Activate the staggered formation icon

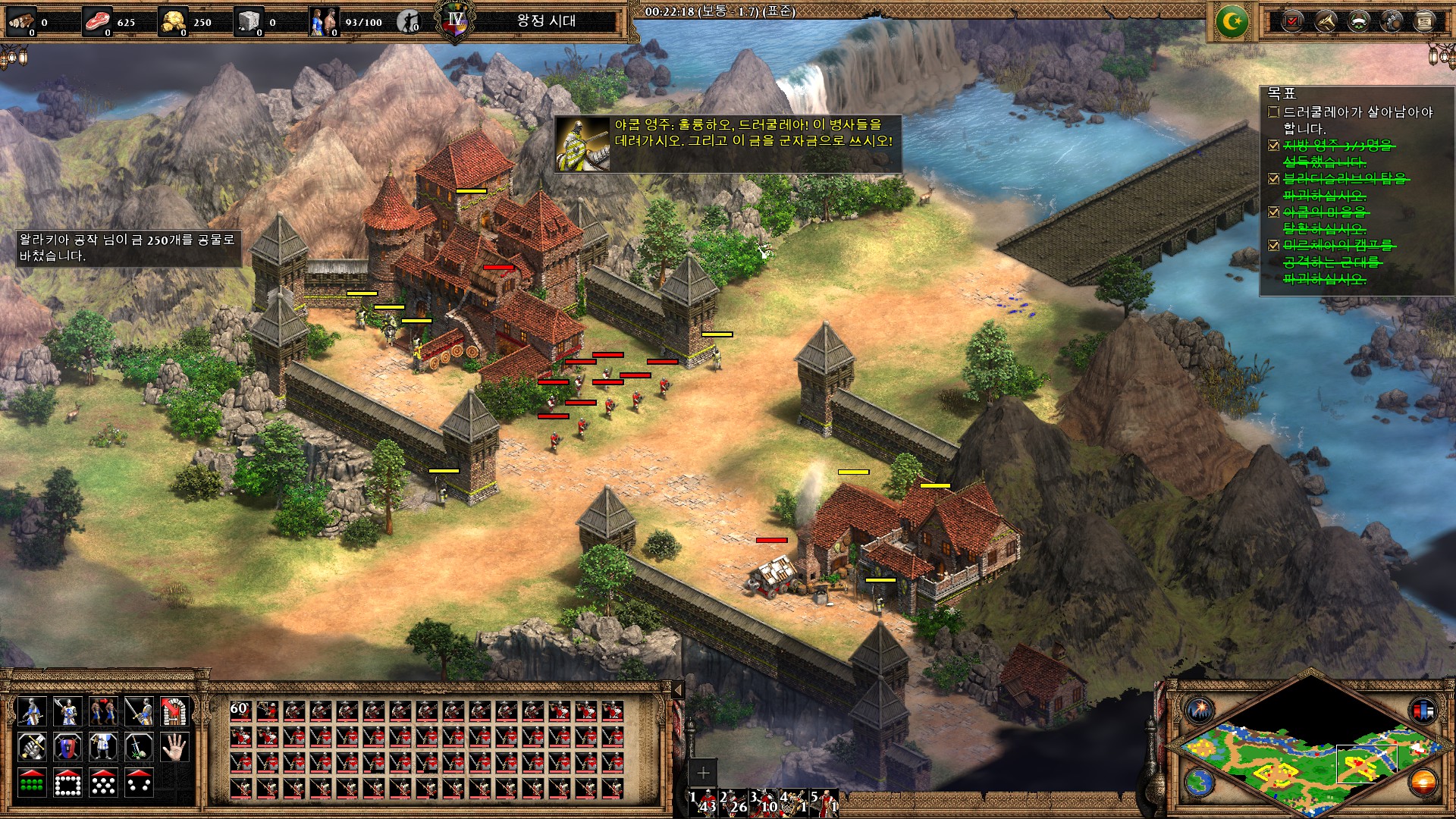[103, 783]
